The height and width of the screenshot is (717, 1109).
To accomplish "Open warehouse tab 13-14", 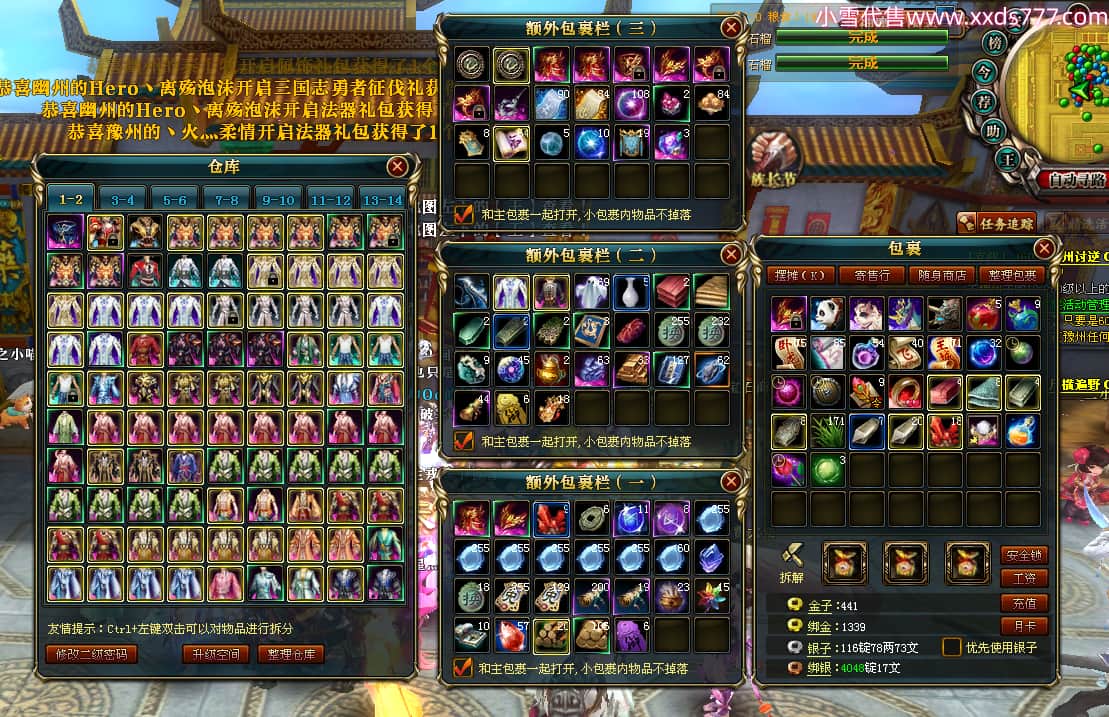I will point(383,199).
